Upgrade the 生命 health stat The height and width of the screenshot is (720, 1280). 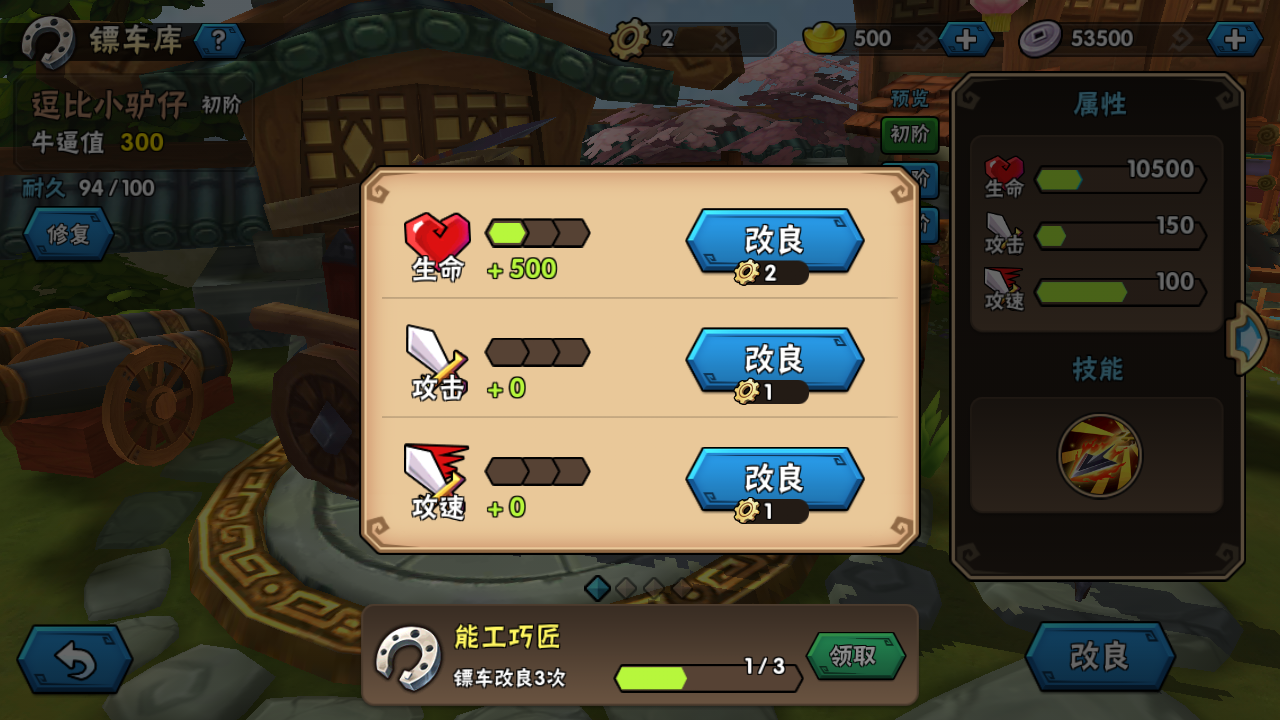[x=774, y=242]
